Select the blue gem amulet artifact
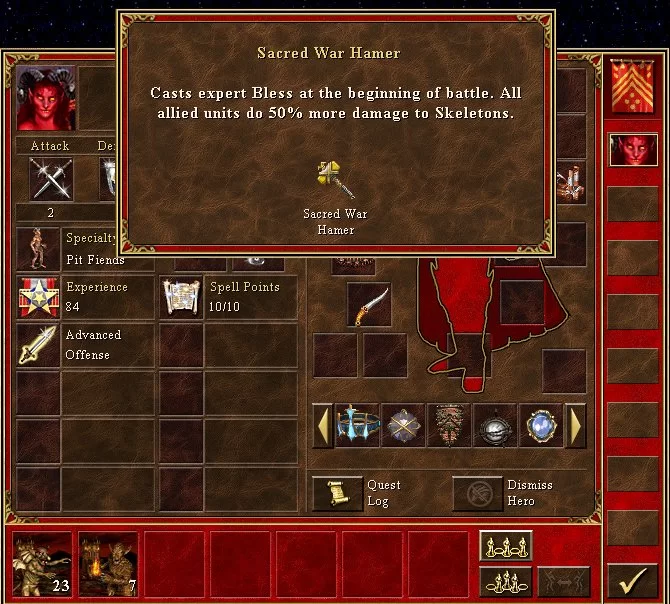 (x=541, y=425)
